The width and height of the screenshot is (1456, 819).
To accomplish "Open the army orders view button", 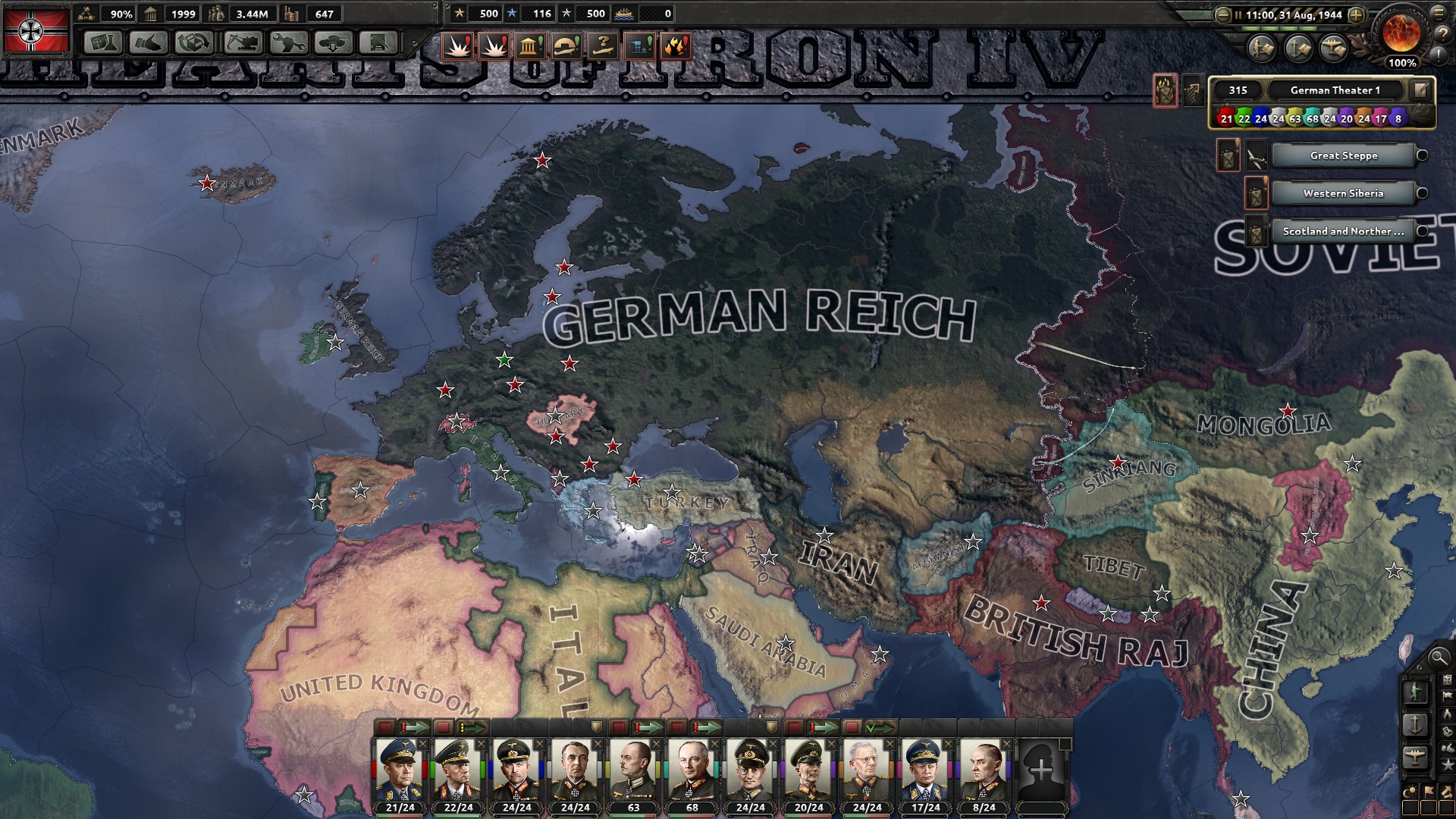I will [1415, 692].
